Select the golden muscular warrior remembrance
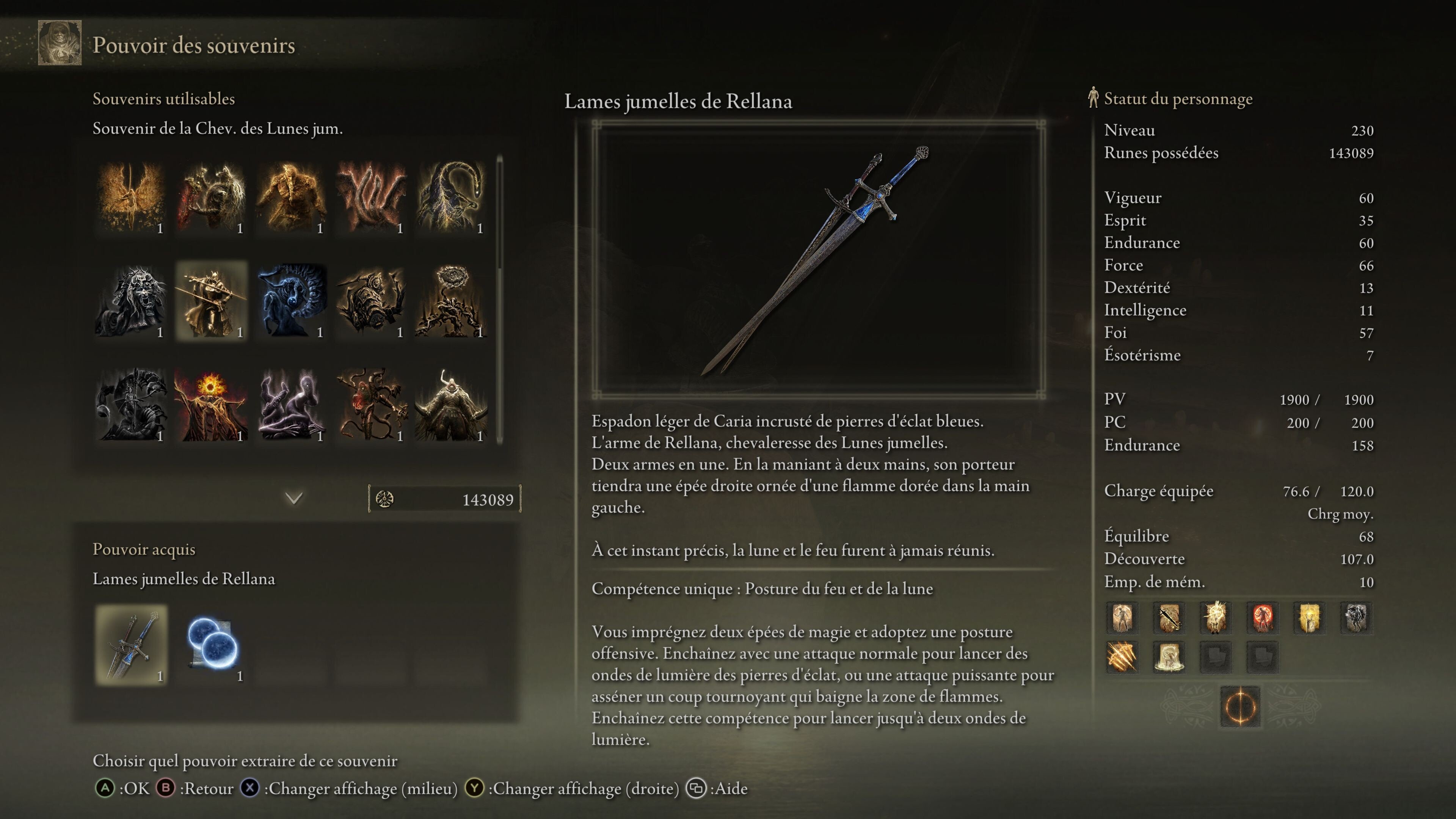 pos(292,197)
